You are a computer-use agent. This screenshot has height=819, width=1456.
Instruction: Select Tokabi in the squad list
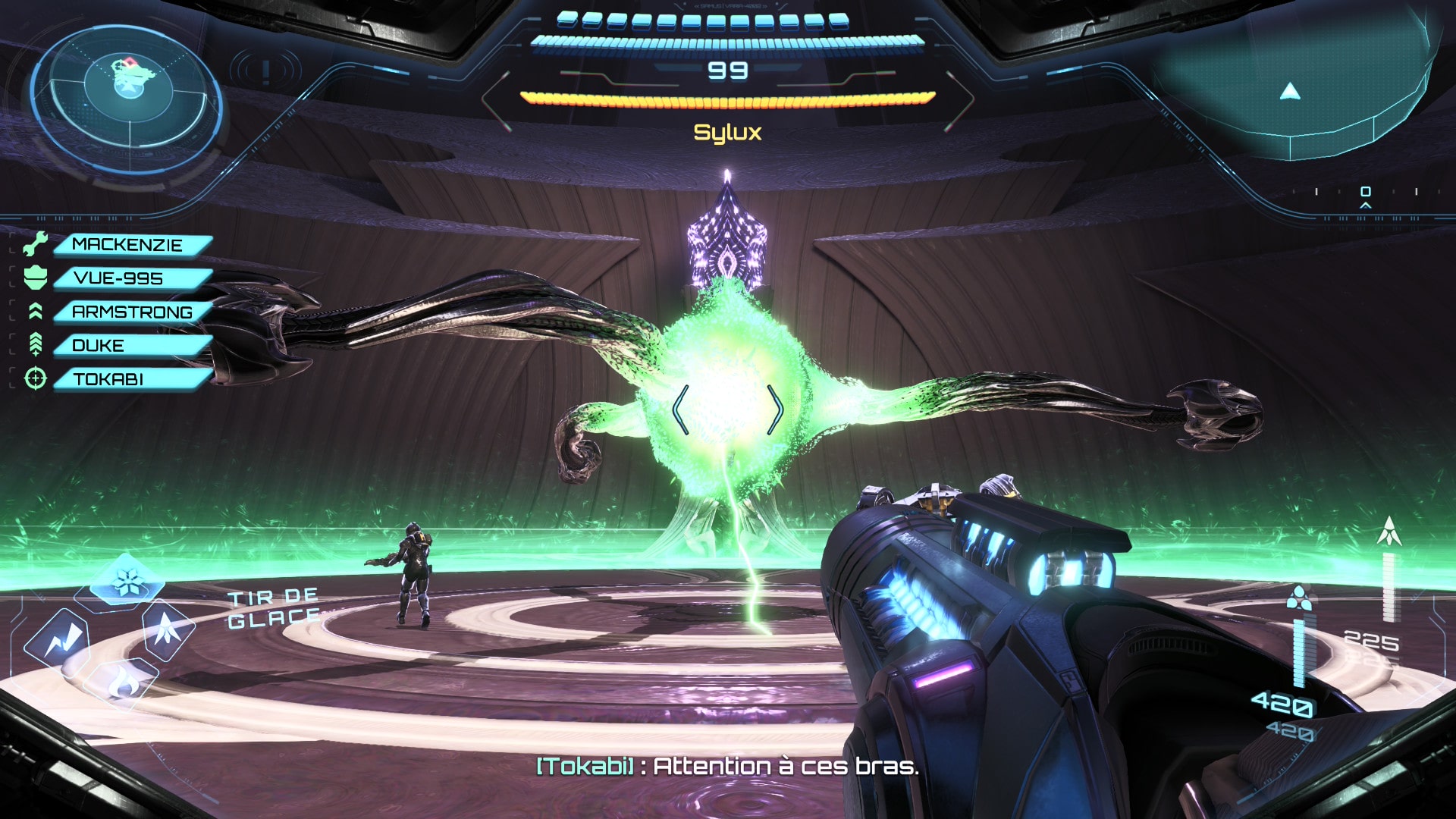[x=108, y=378]
